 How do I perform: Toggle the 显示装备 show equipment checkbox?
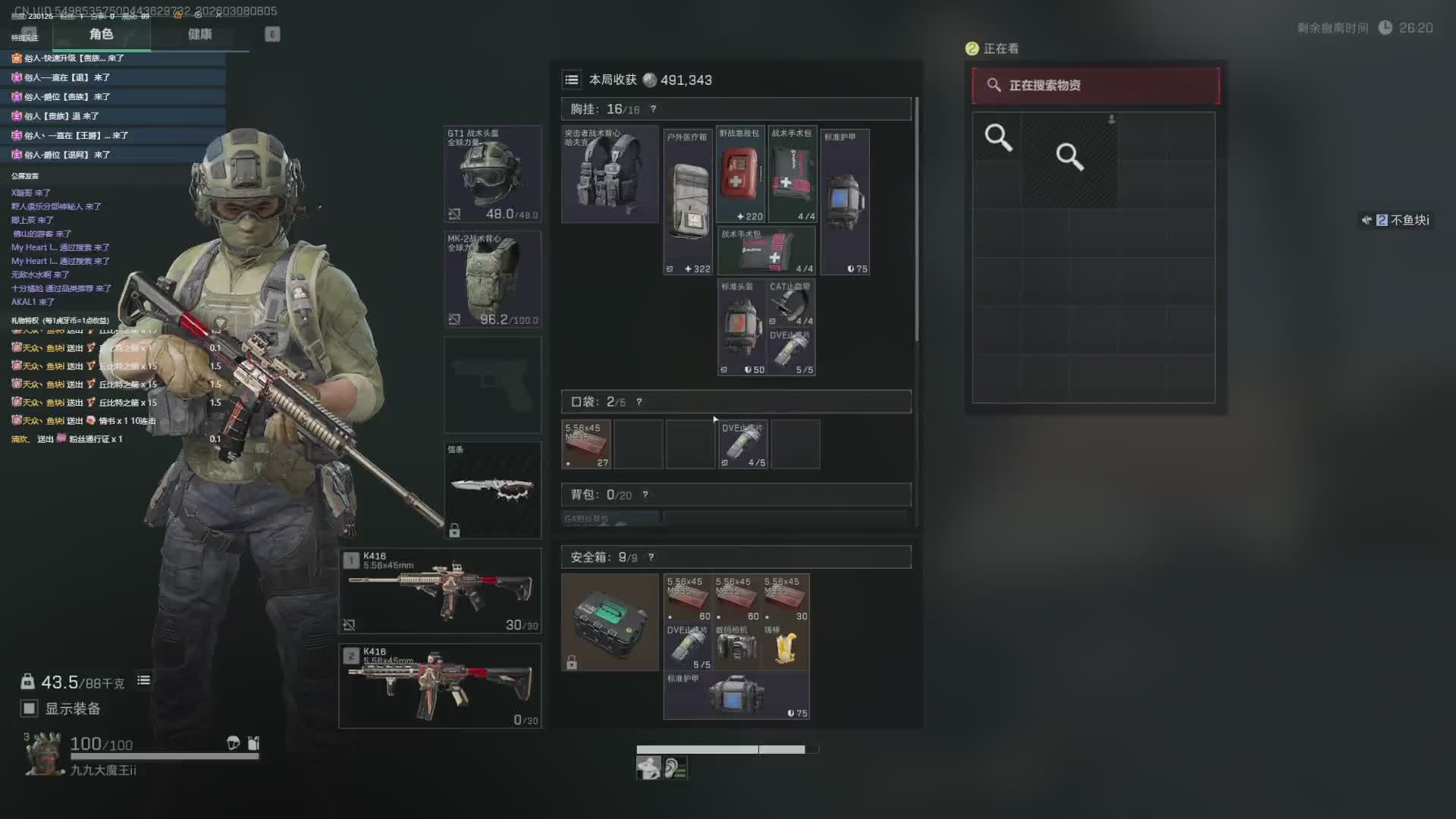coord(30,708)
